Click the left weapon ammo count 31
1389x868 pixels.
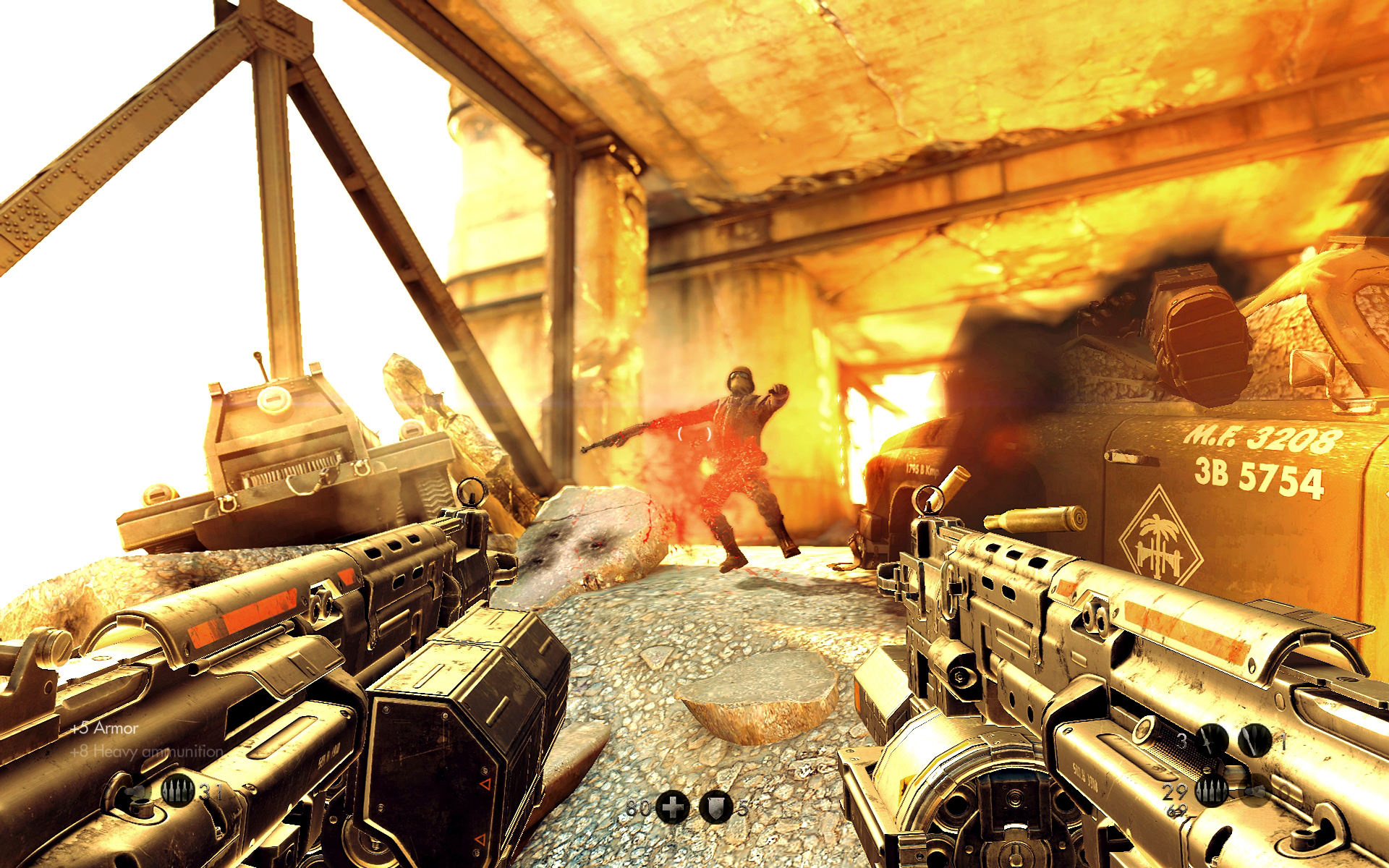click(x=212, y=790)
